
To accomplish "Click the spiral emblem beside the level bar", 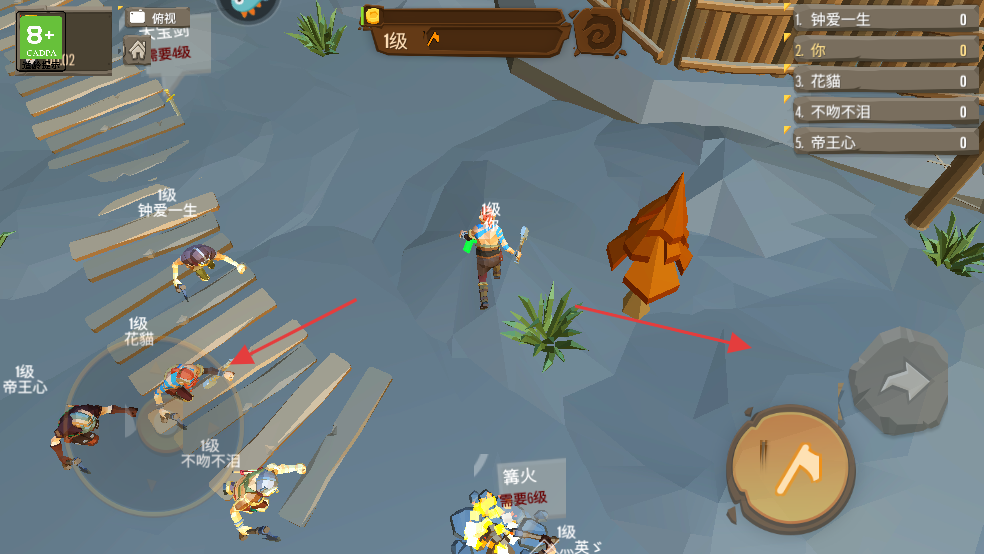I will click(x=598, y=32).
